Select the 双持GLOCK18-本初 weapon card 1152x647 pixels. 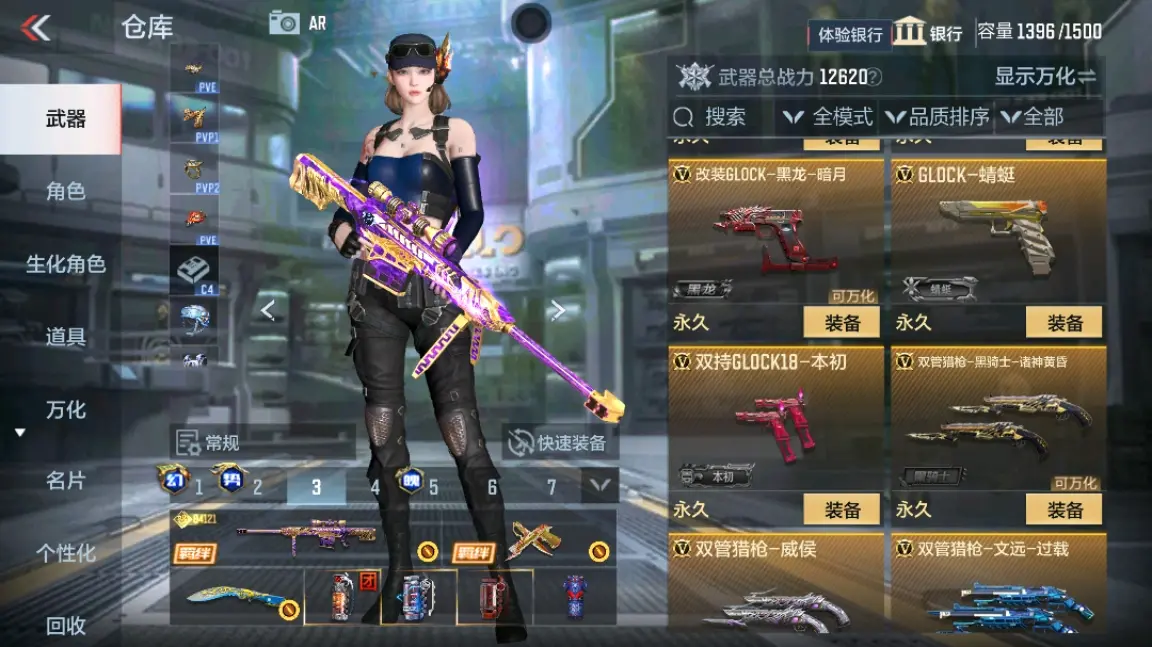tap(775, 420)
